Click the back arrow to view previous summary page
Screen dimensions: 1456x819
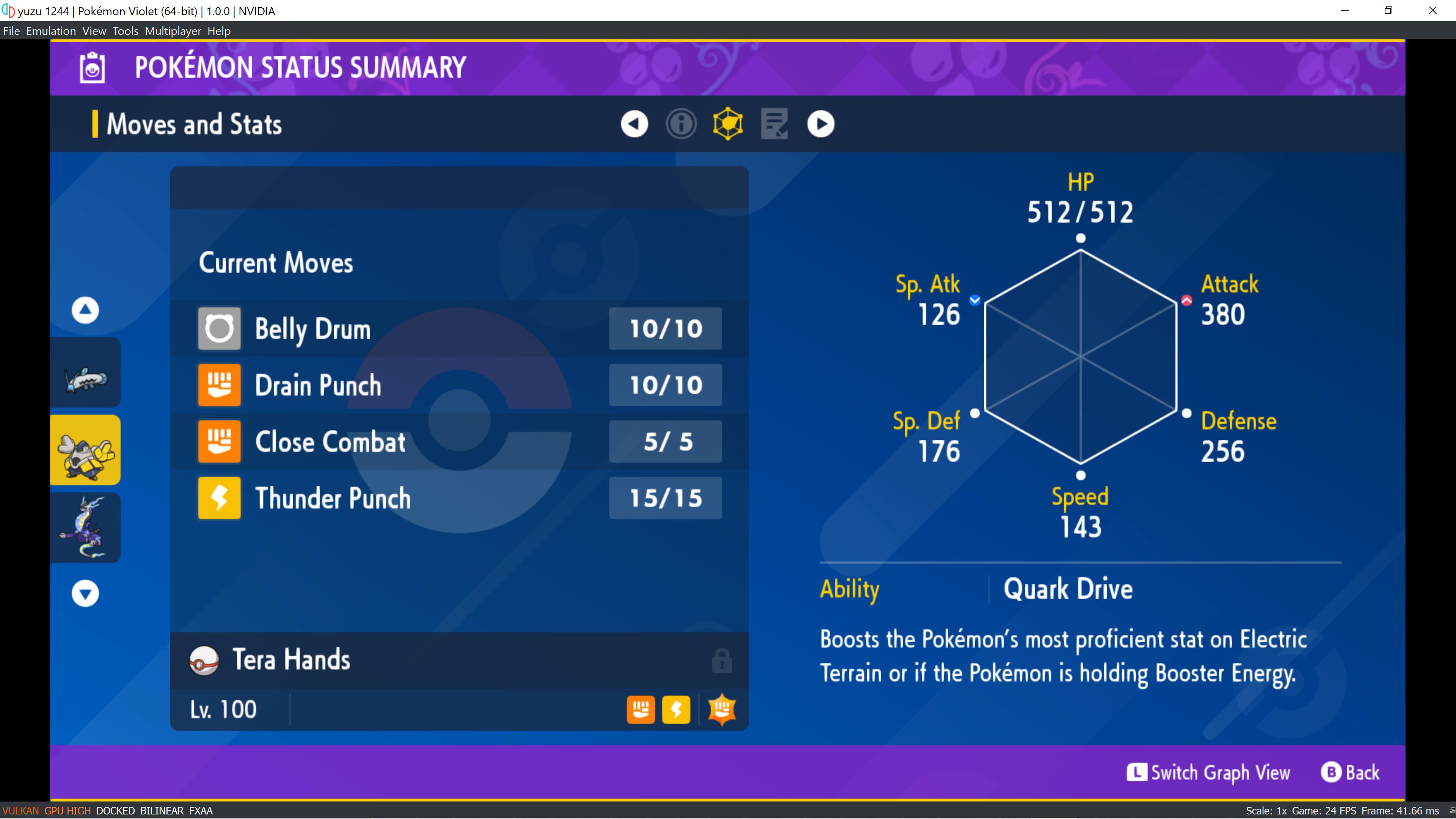tap(634, 124)
